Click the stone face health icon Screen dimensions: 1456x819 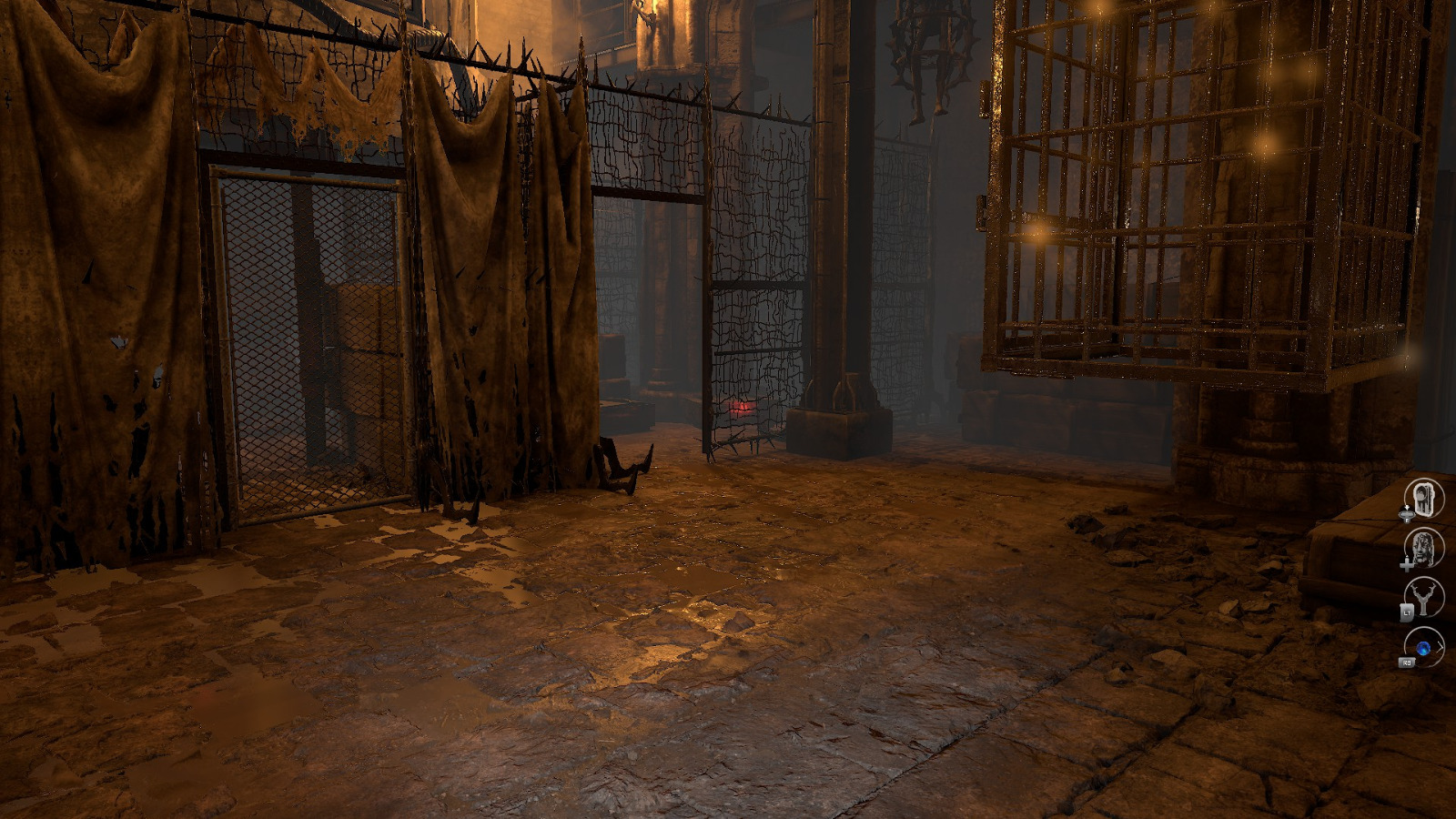click(1424, 549)
